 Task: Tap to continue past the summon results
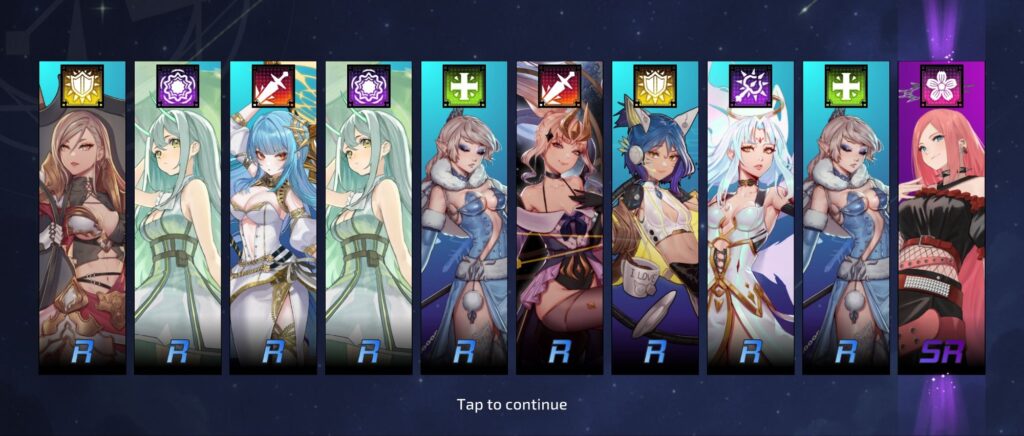coord(511,404)
